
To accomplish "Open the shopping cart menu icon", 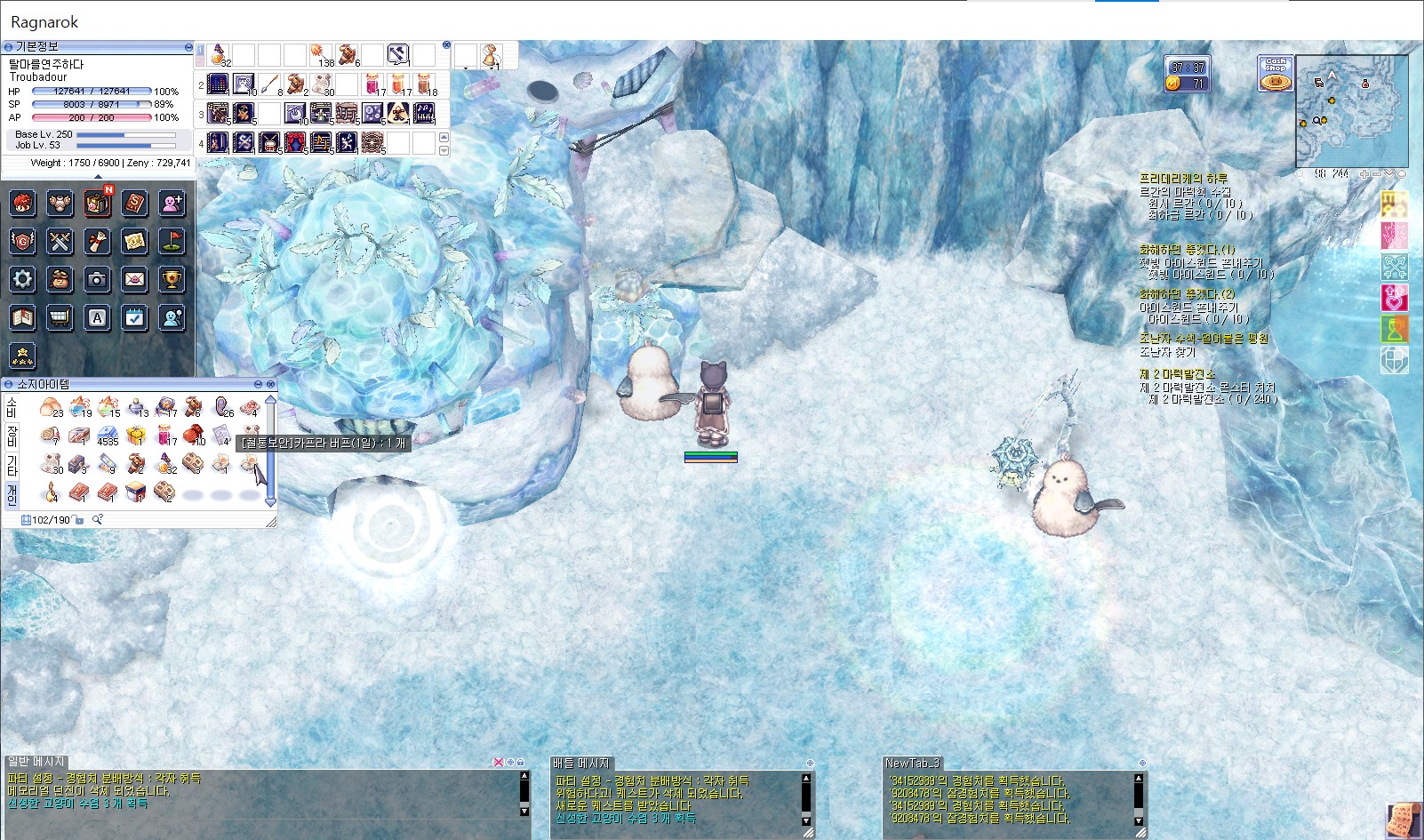I will pyautogui.click(x=60, y=317).
